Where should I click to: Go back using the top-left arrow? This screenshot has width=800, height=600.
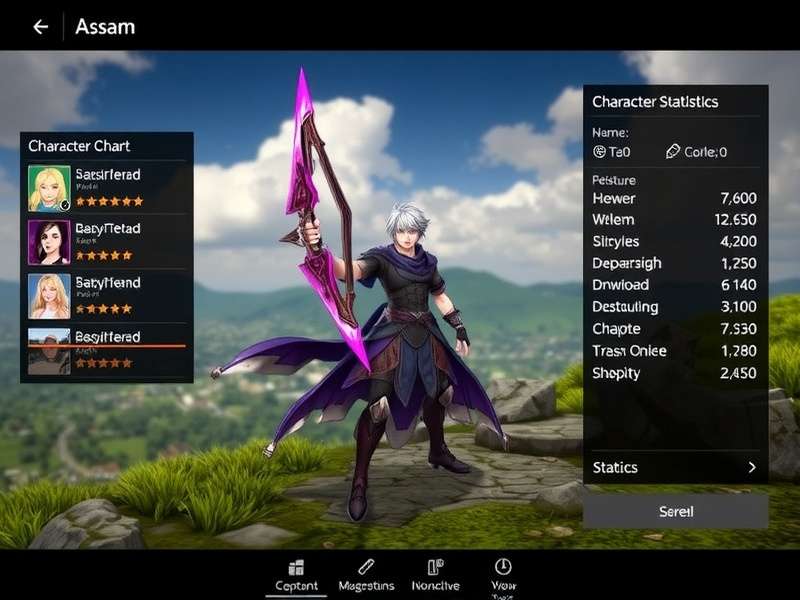tap(40, 27)
